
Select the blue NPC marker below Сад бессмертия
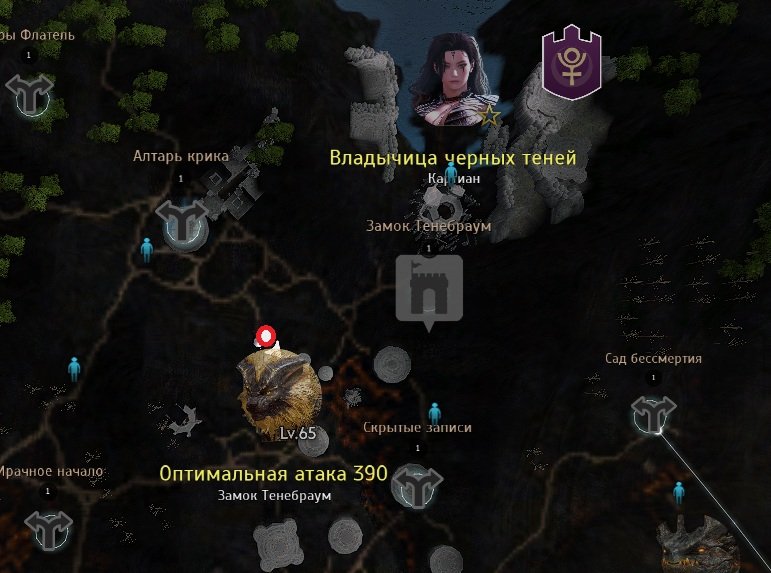point(679,491)
